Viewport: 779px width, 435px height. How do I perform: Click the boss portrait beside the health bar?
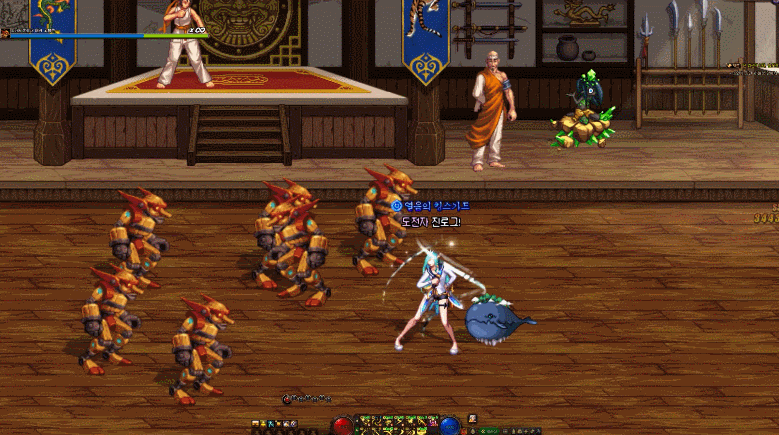click(5, 33)
